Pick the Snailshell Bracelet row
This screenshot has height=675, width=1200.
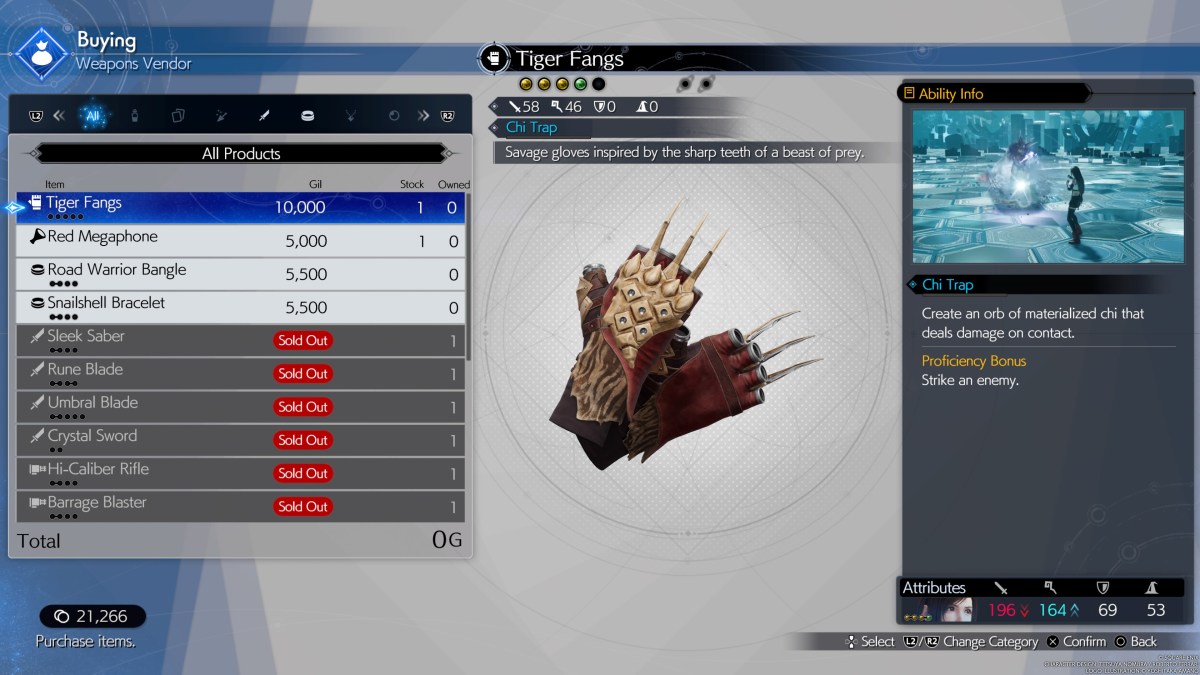(240, 307)
